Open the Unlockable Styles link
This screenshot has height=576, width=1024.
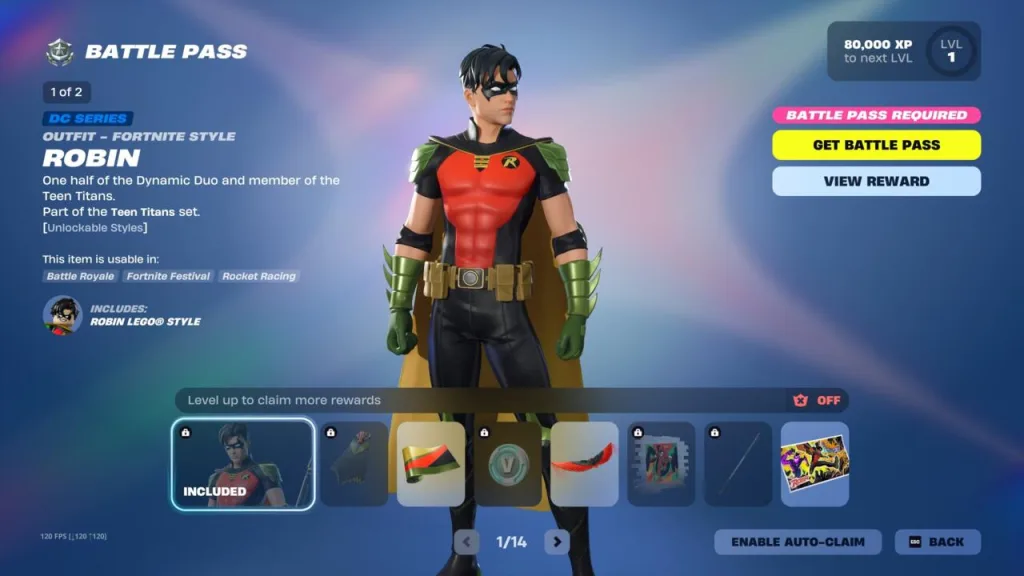point(95,228)
